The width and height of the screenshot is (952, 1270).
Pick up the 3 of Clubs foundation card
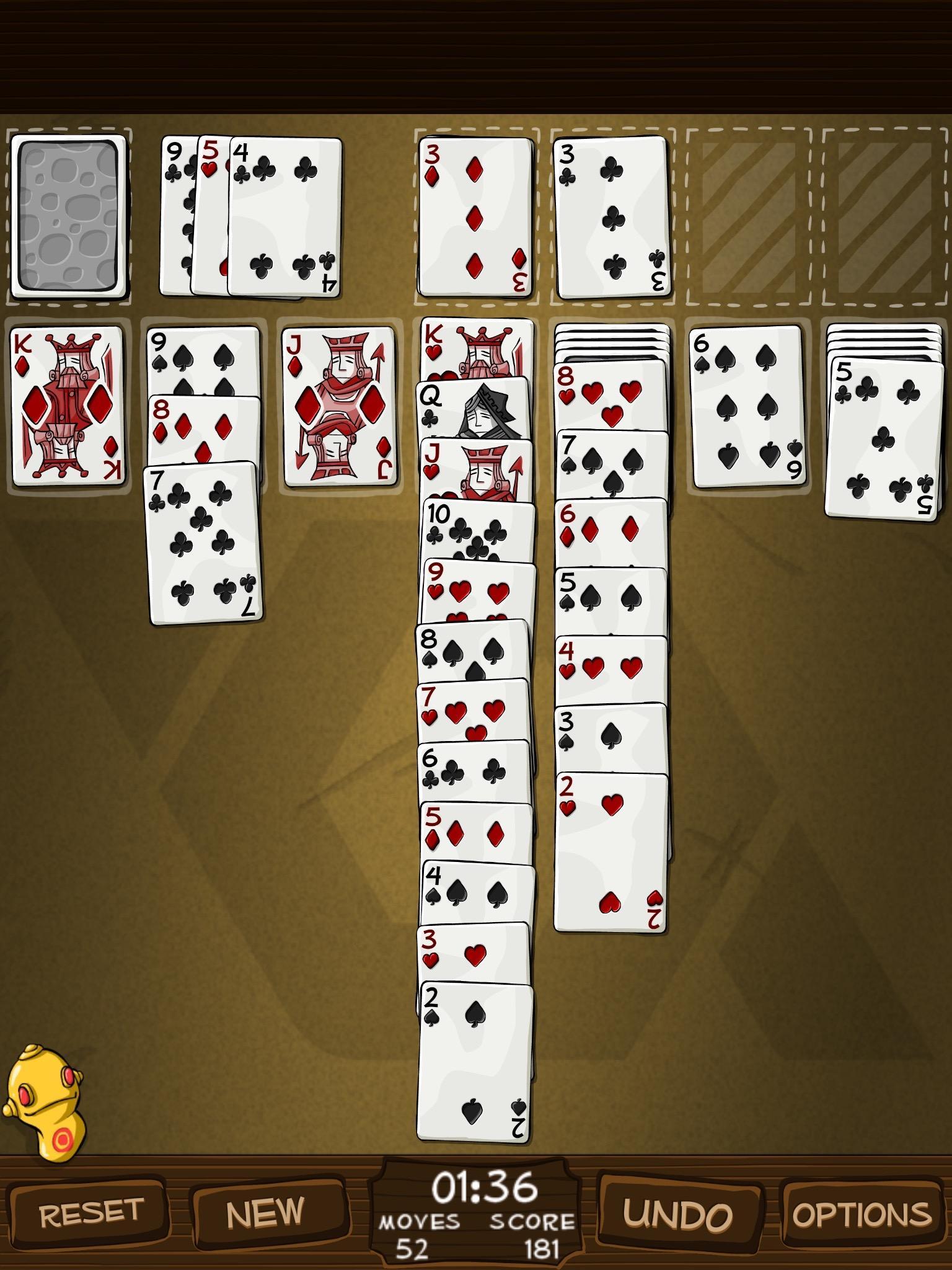pyautogui.click(x=610, y=217)
